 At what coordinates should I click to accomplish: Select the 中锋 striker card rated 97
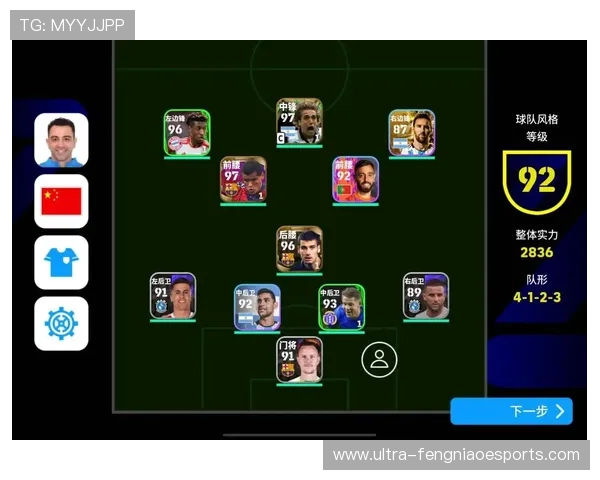(x=300, y=122)
